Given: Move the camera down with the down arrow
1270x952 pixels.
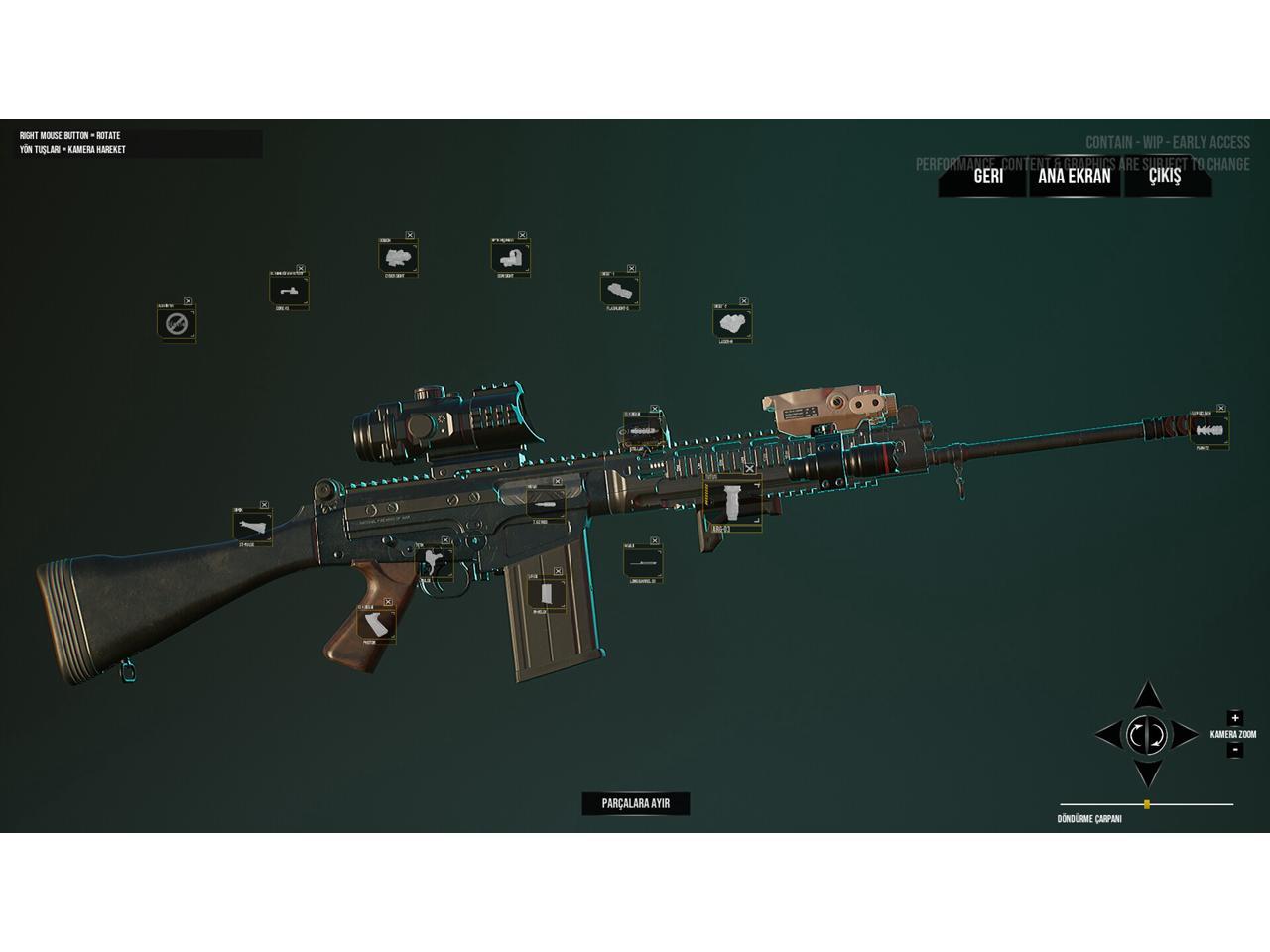Looking at the screenshot, I should [x=1148, y=773].
